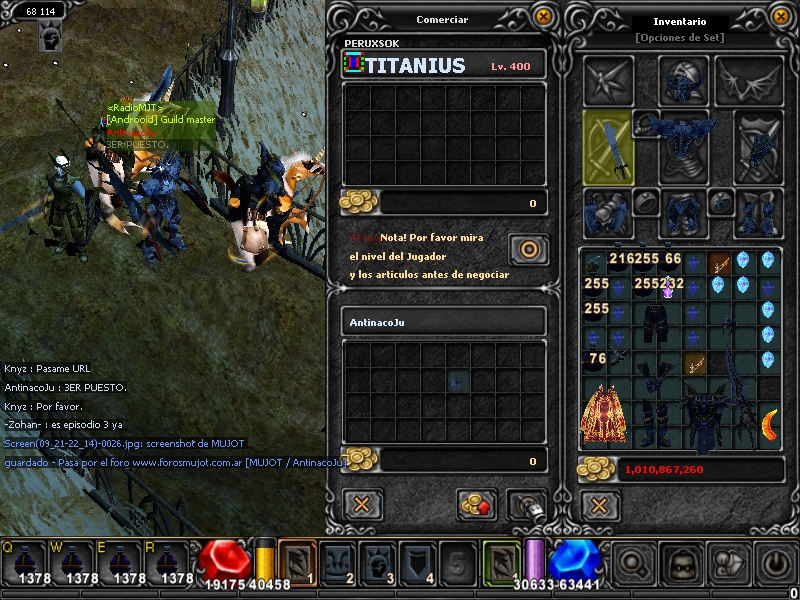Screen dimensions: 800x600
Task: Select the equipped boots slot
Action: click(757, 212)
